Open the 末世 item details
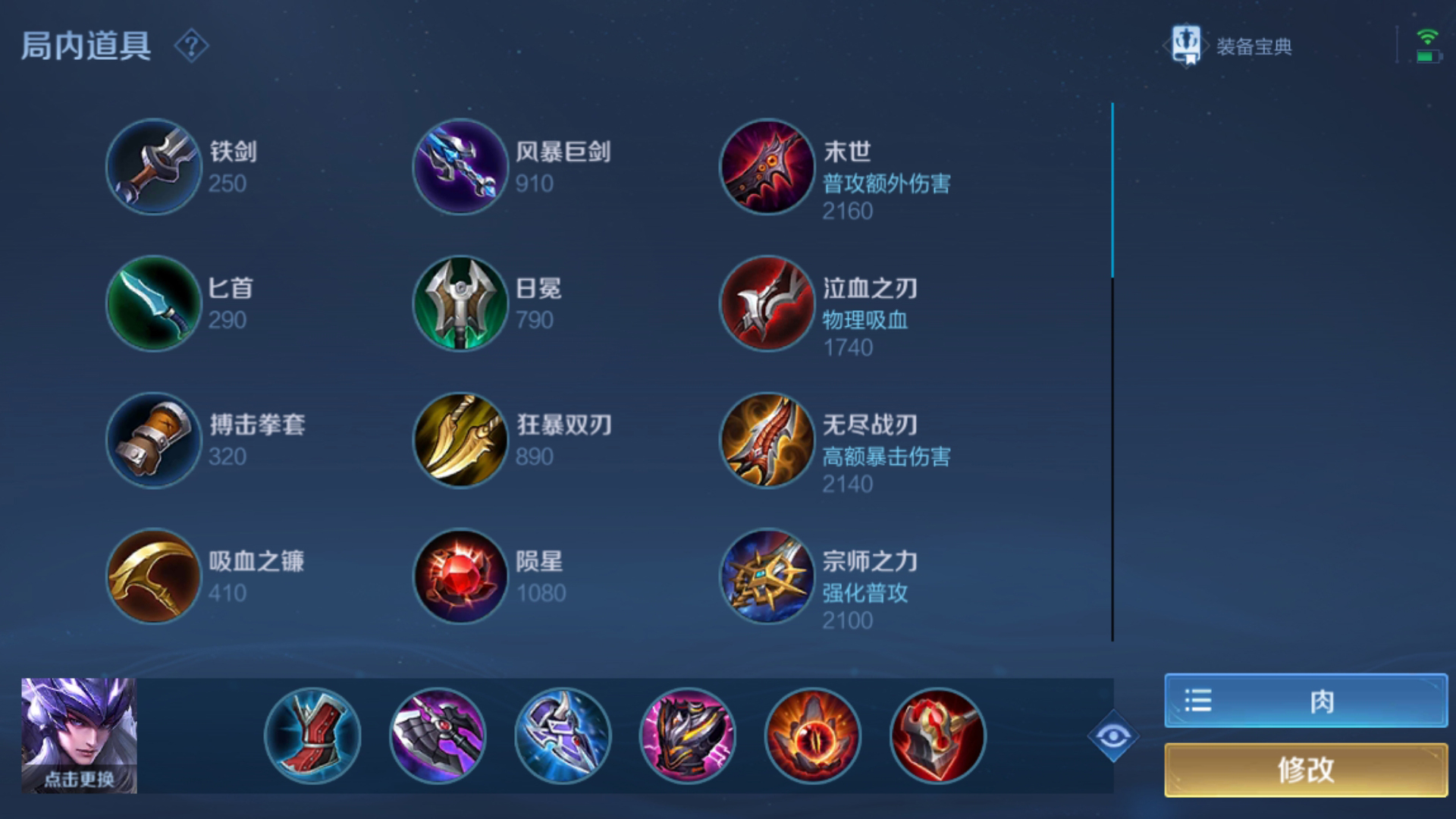 767,167
